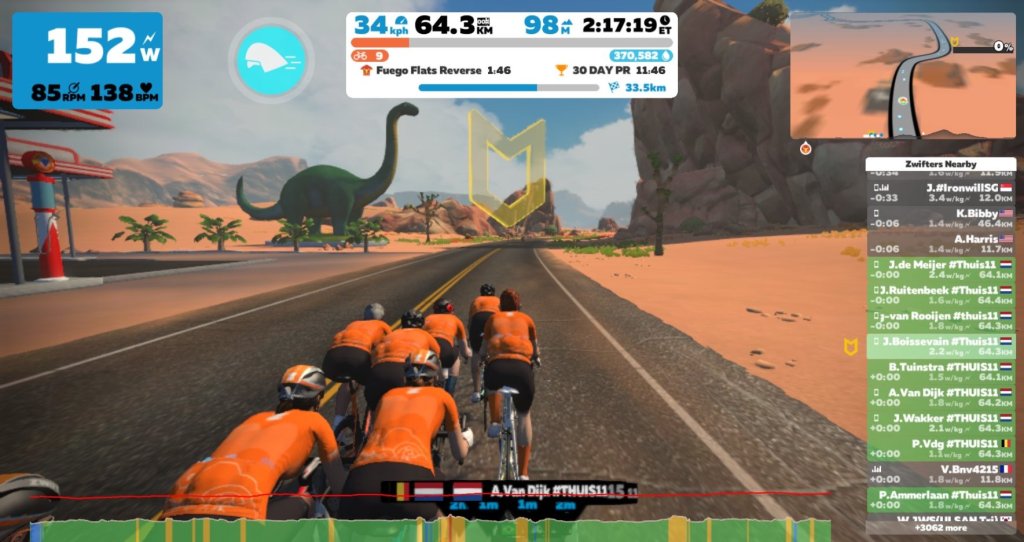This screenshot has width=1024, height=542.
Task: Choose B.Tuinstra #THUIS11 rider row
Action: tap(941, 372)
